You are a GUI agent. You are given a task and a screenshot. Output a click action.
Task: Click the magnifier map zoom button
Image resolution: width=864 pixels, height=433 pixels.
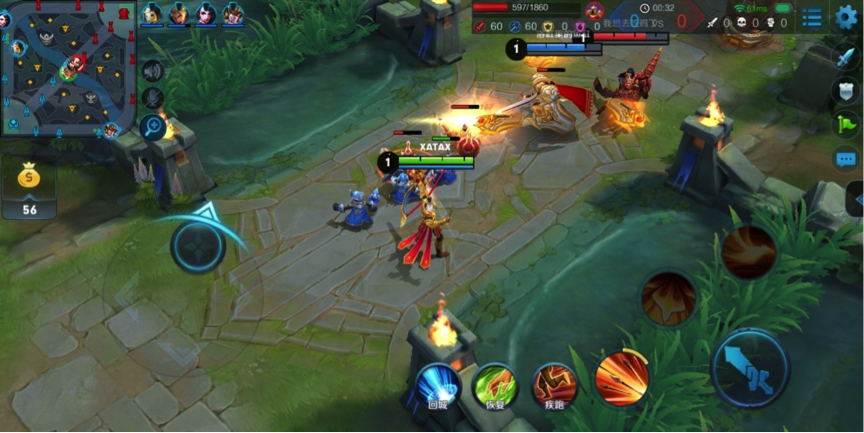click(x=152, y=127)
